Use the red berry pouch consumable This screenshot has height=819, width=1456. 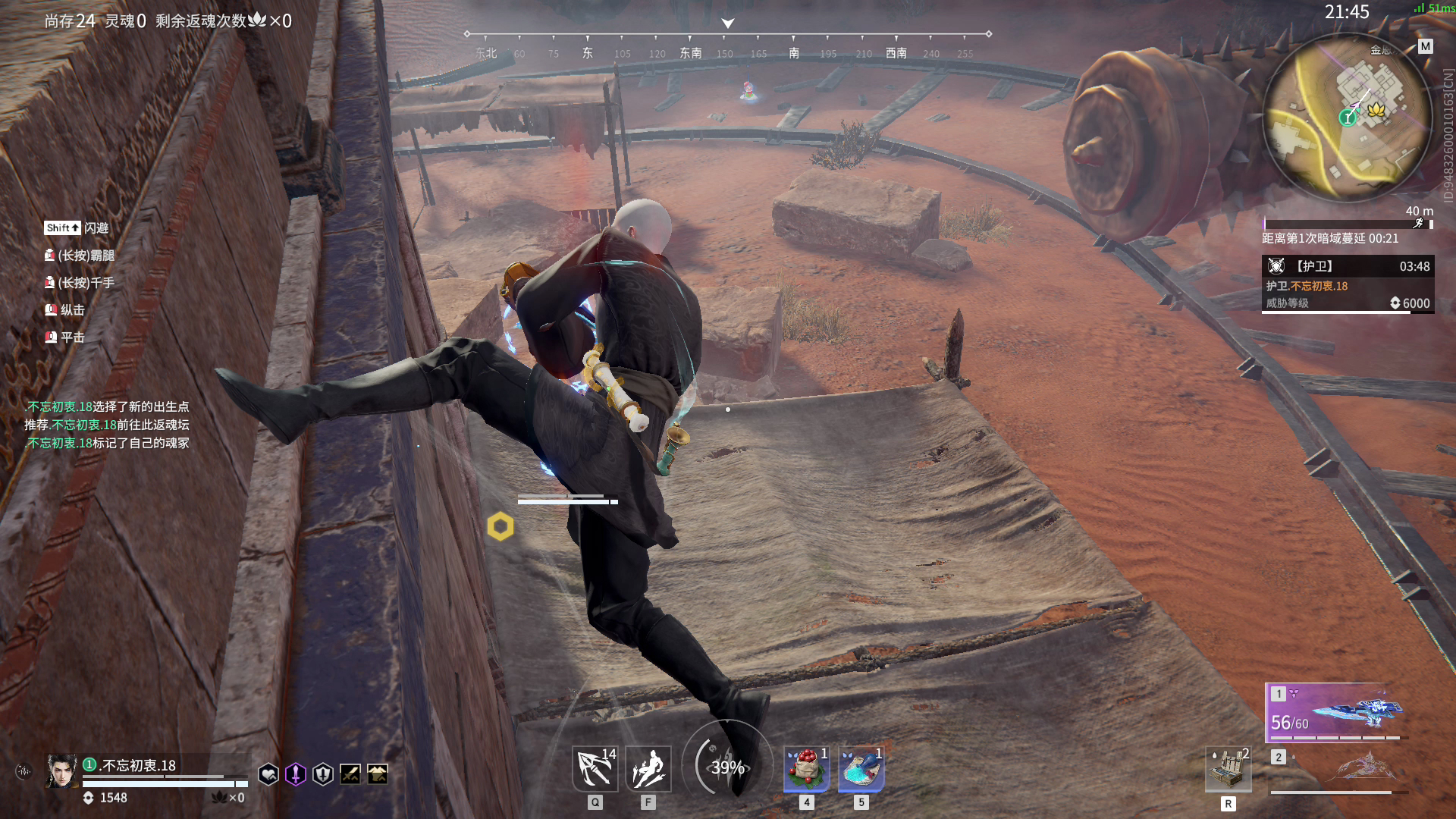click(x=806, y=769)
